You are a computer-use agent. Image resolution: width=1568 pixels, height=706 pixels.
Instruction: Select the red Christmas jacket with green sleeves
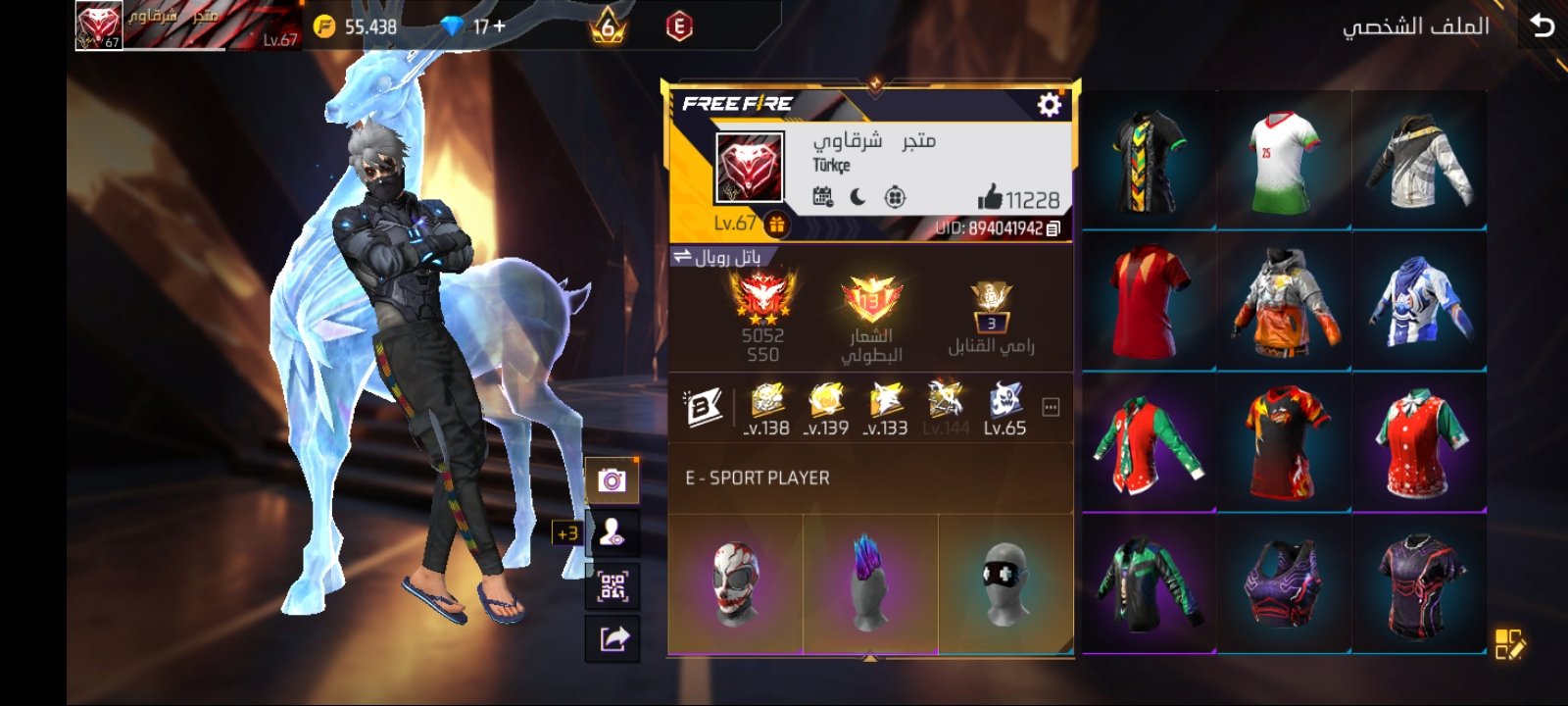[1149, 442]
